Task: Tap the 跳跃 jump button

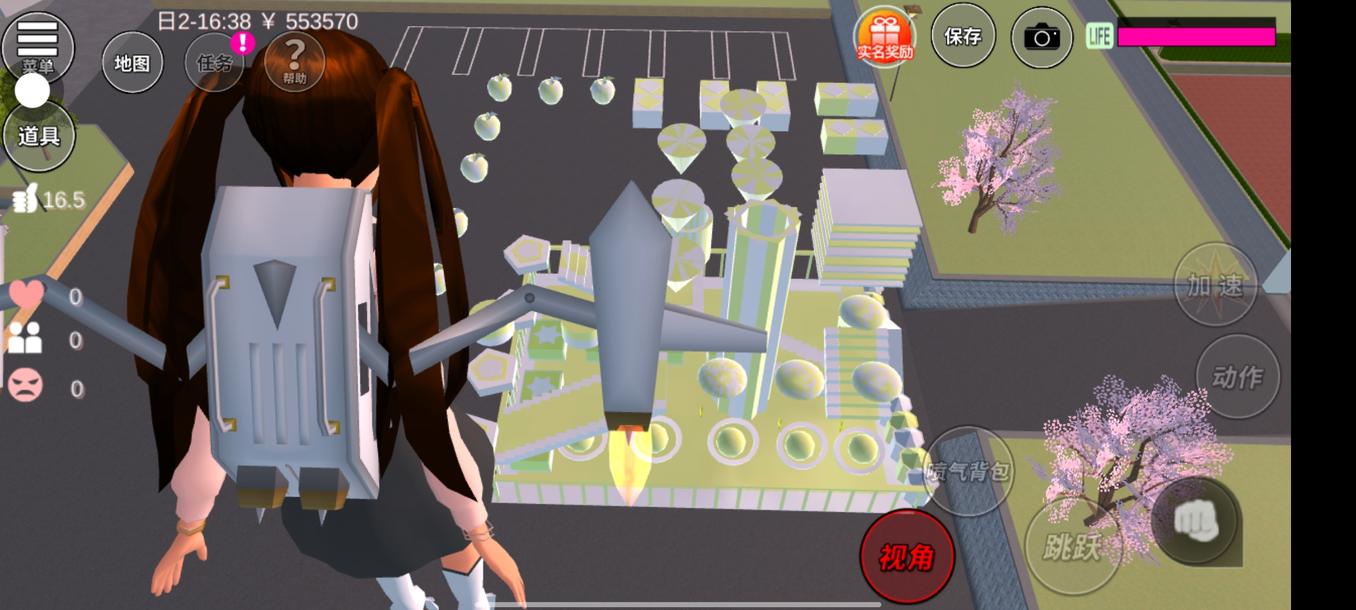Action: (x=1072, y=547)
